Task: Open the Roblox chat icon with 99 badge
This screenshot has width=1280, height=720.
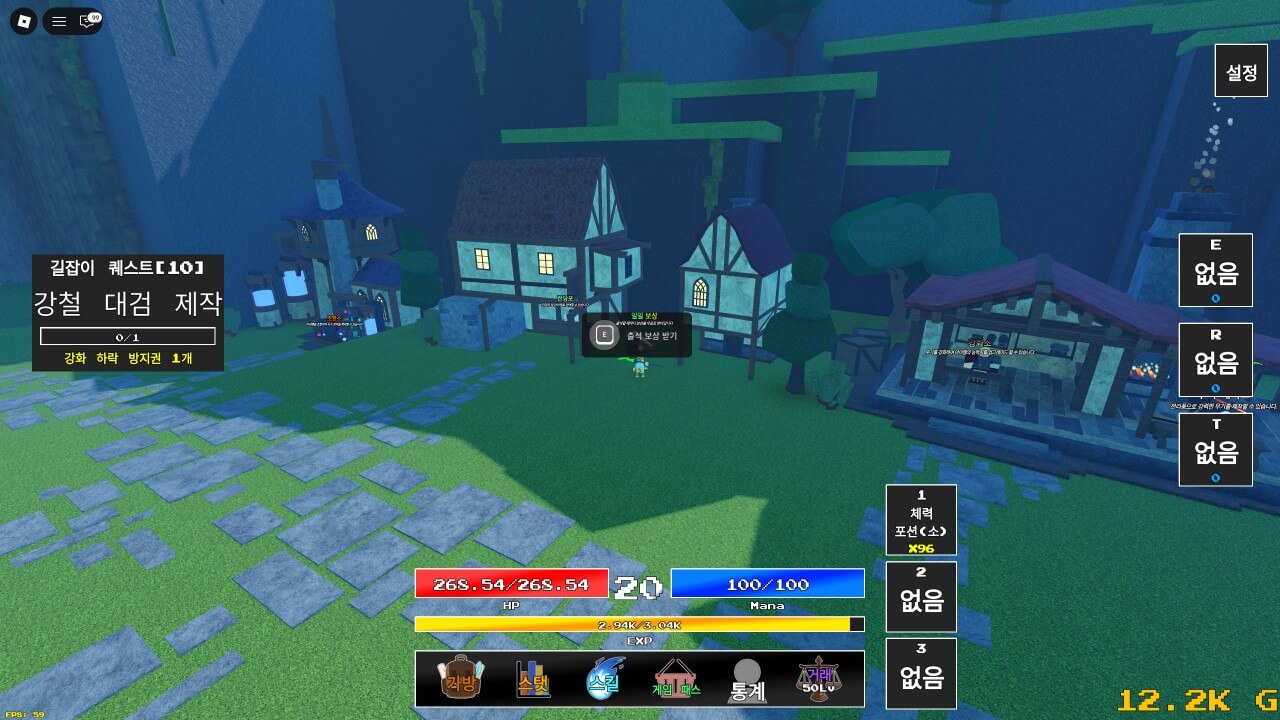Action: 86,19
